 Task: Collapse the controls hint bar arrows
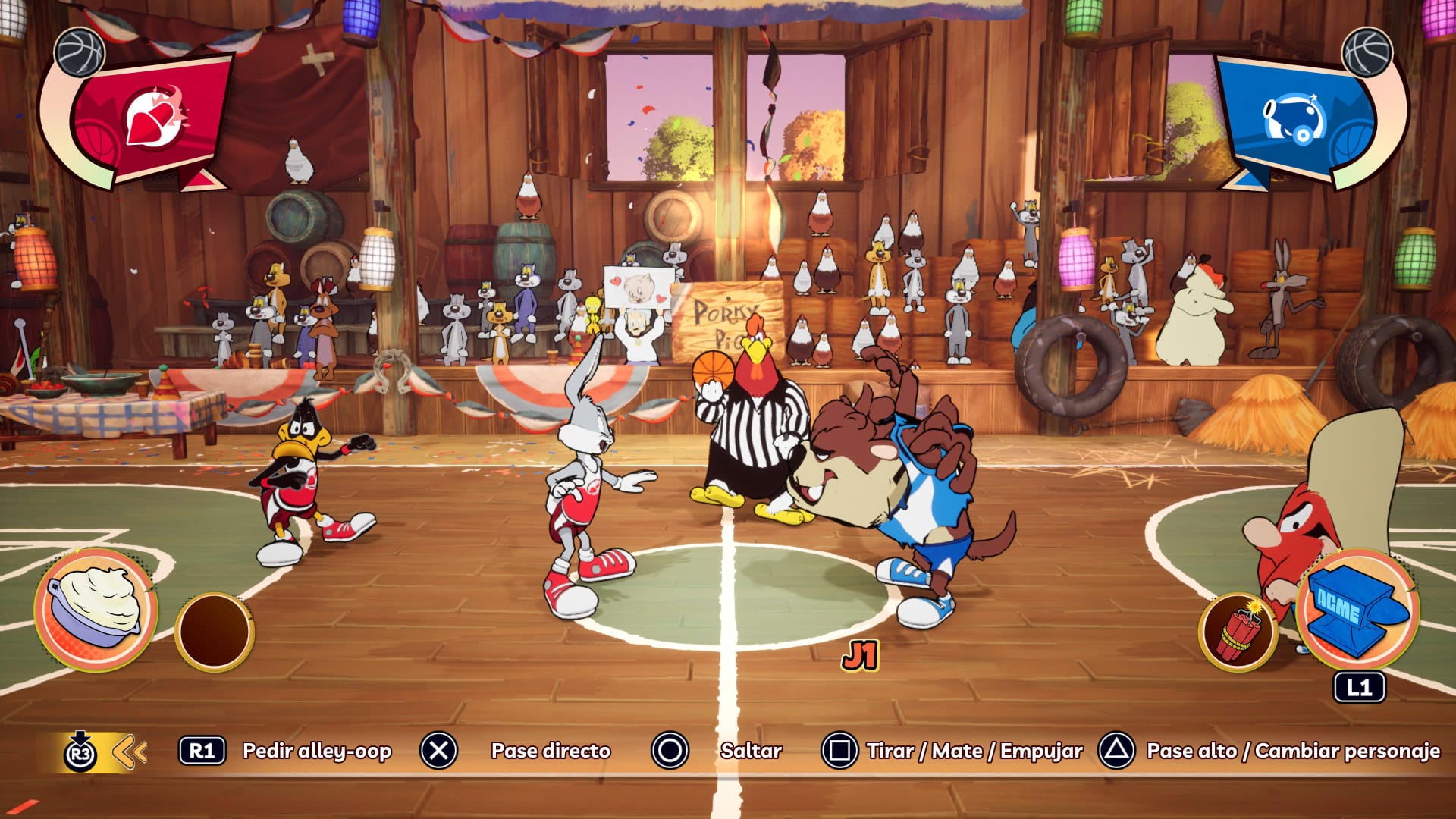(130, 752)
